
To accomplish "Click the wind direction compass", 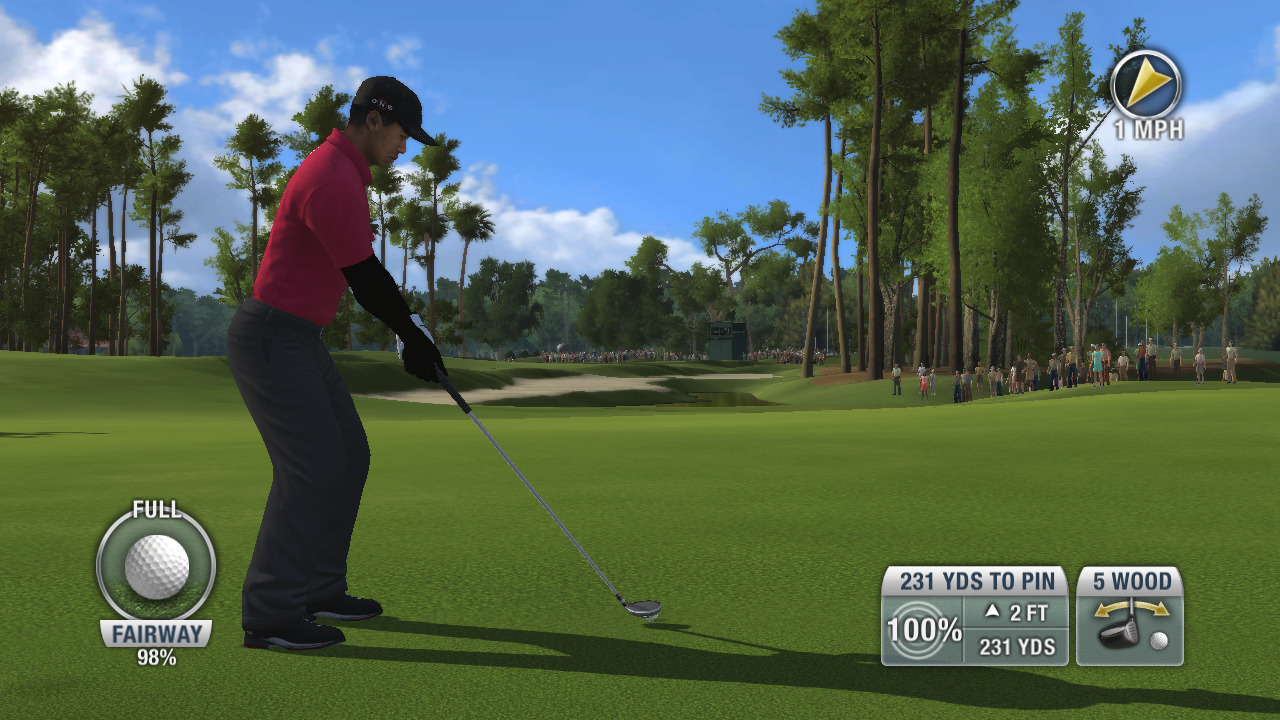I will click(1146, 84).
